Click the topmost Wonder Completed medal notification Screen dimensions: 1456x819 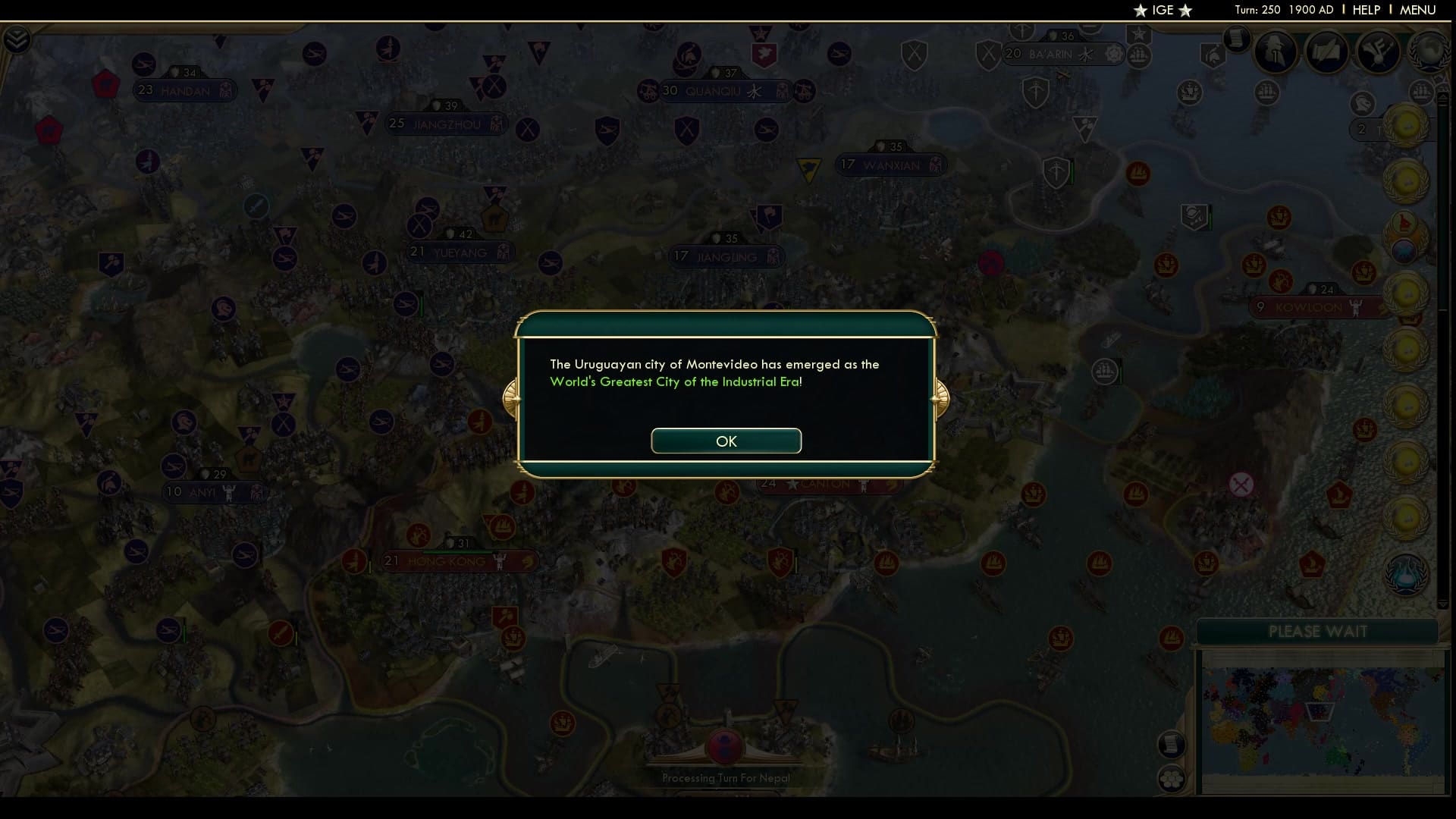[x=1407, y=127]
